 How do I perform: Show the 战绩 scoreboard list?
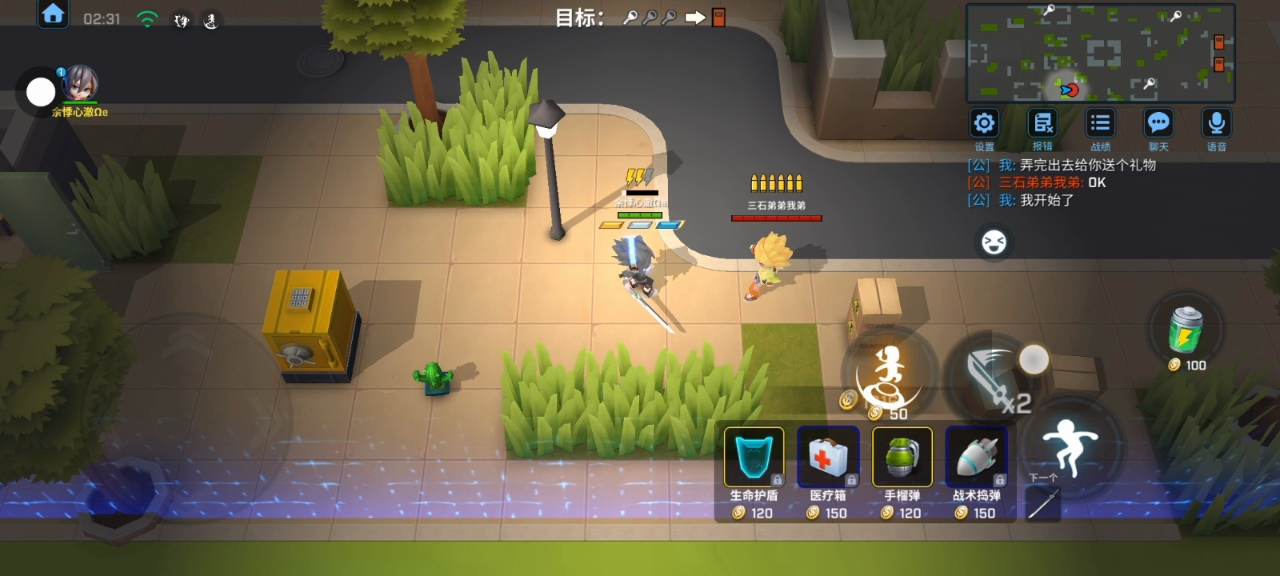[1100, 123]
